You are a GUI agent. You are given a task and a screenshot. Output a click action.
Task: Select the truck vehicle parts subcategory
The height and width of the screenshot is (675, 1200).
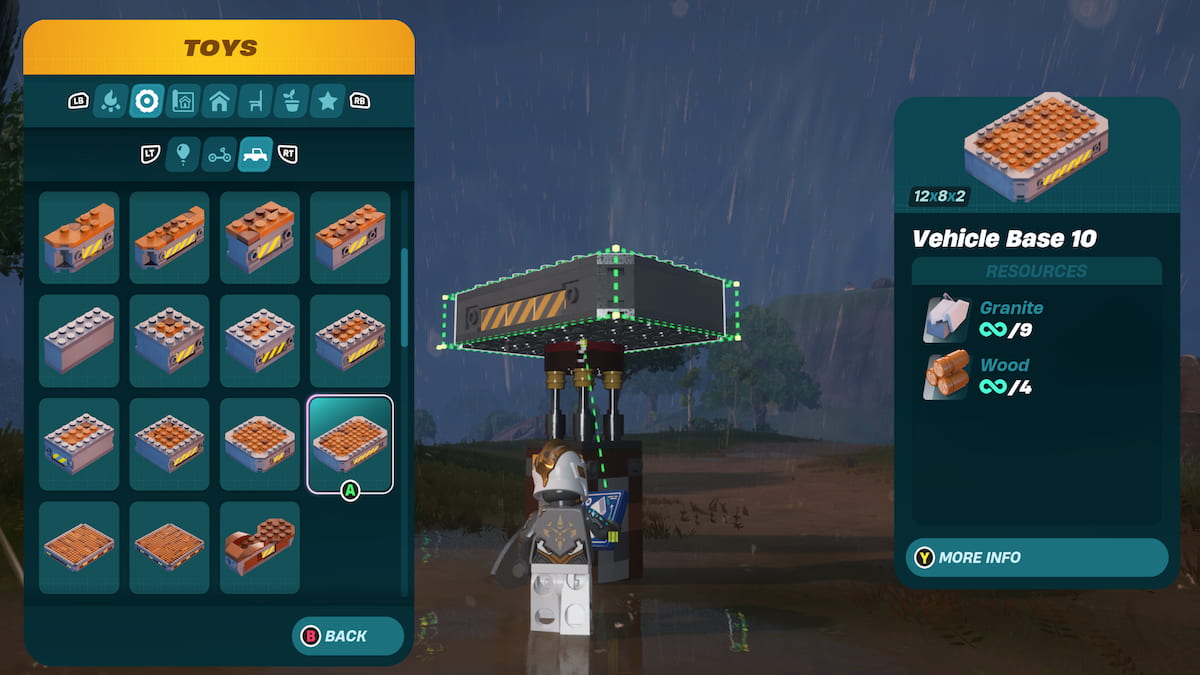tap(255, 154)
